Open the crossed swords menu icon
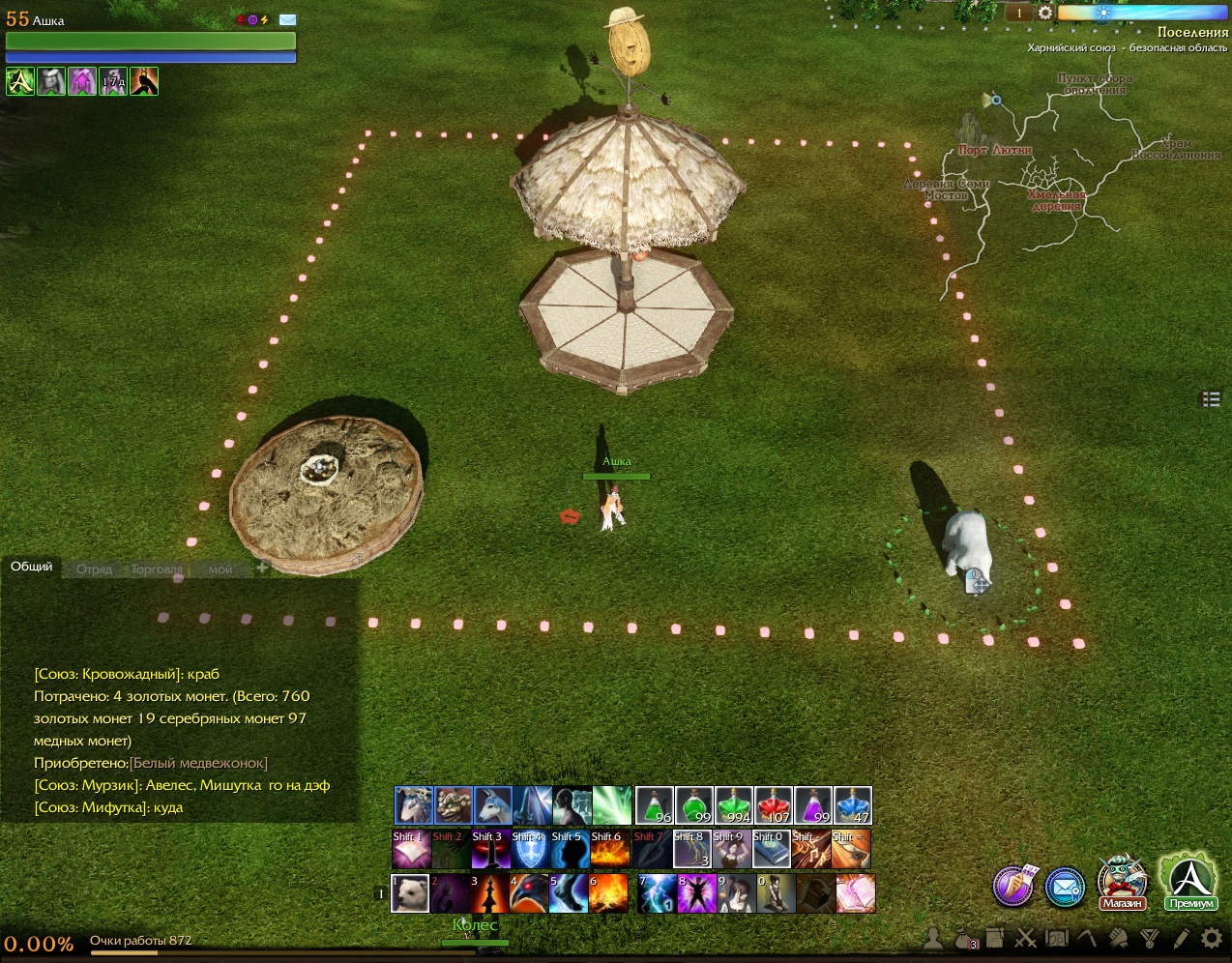 point(1026,938)
